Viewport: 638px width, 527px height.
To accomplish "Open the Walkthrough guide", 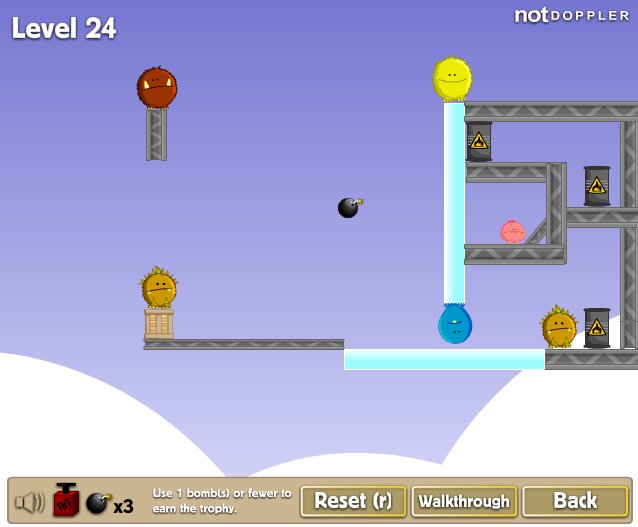I will pyautogui.click(x=464, y=501).
